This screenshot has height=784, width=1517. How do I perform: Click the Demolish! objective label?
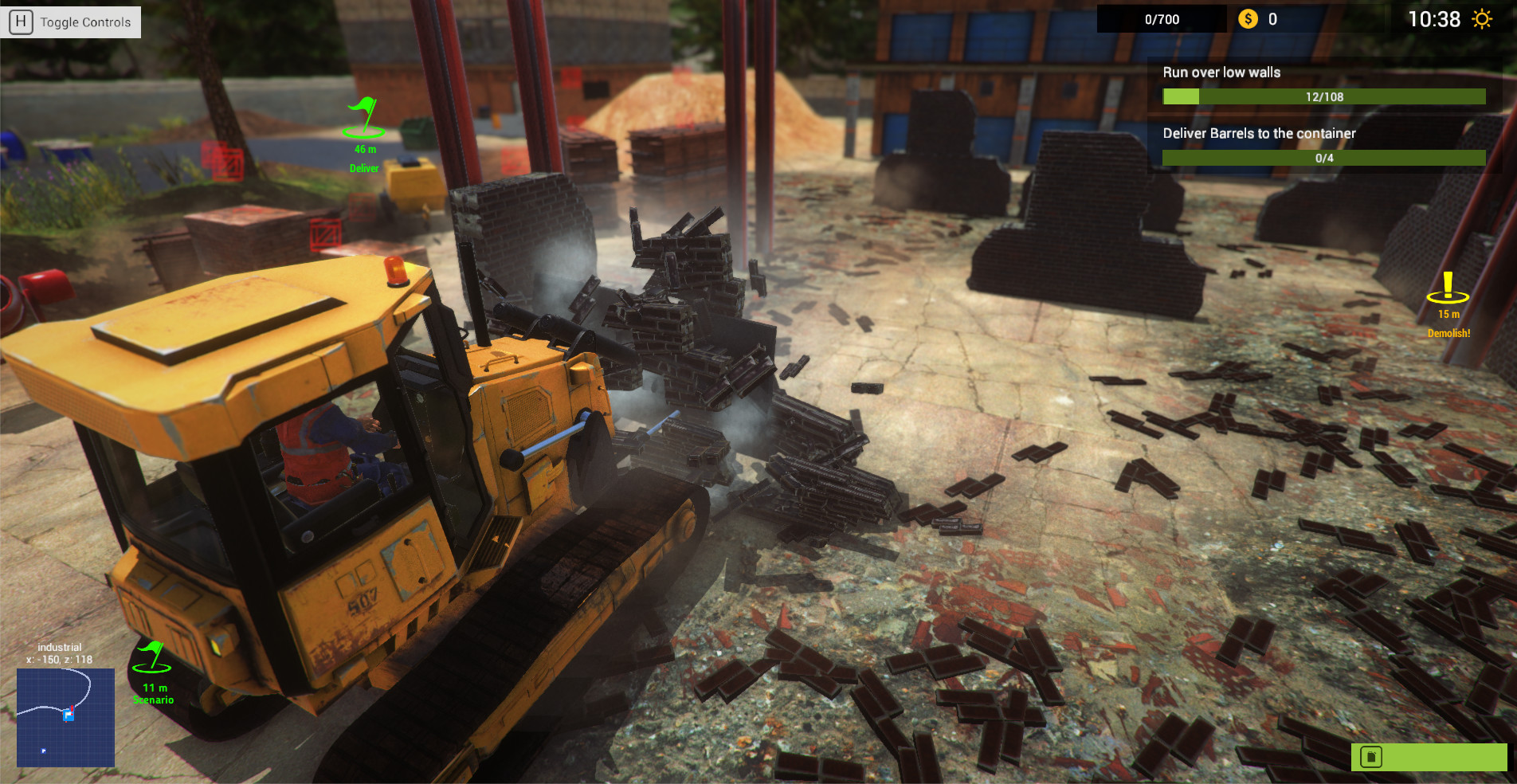click(1448, 332)
